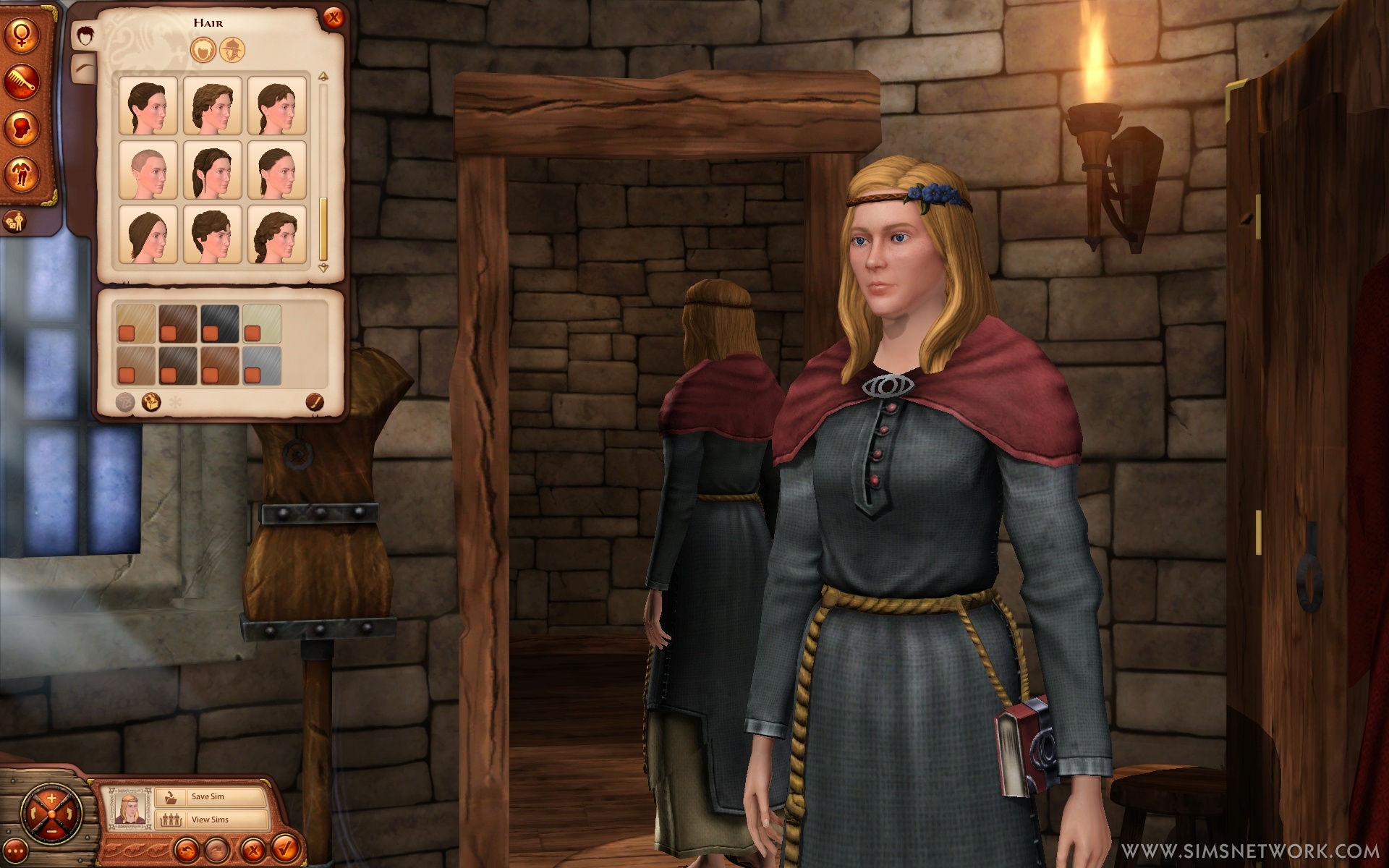Open the clothing outfit category
The image size is (1389, 868).
22,174
